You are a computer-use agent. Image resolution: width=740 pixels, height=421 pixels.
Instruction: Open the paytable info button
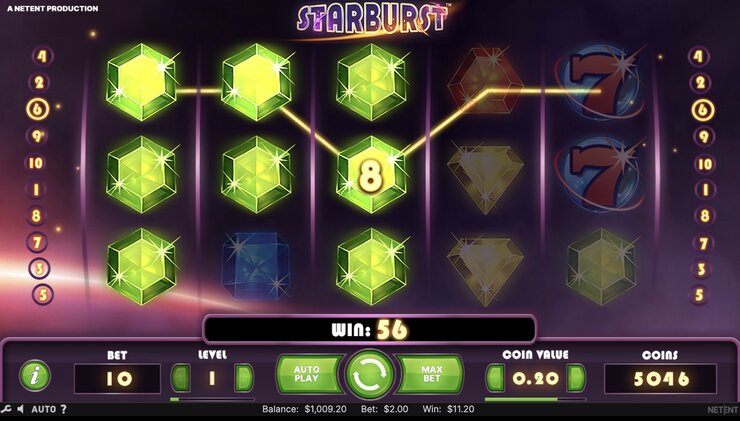(x=36, y=377)
